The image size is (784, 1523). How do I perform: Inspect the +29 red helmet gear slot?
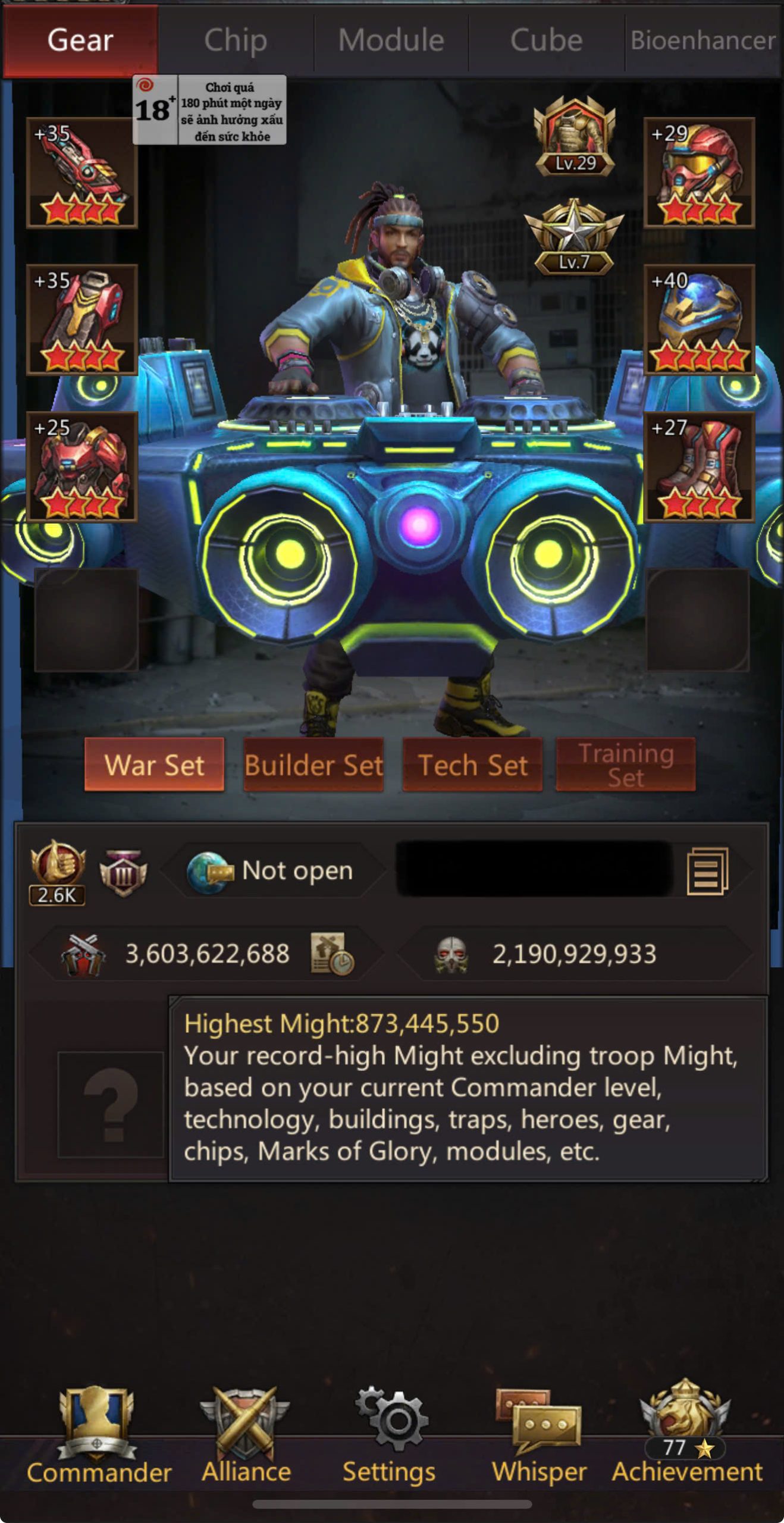click(x=699, y=173)
